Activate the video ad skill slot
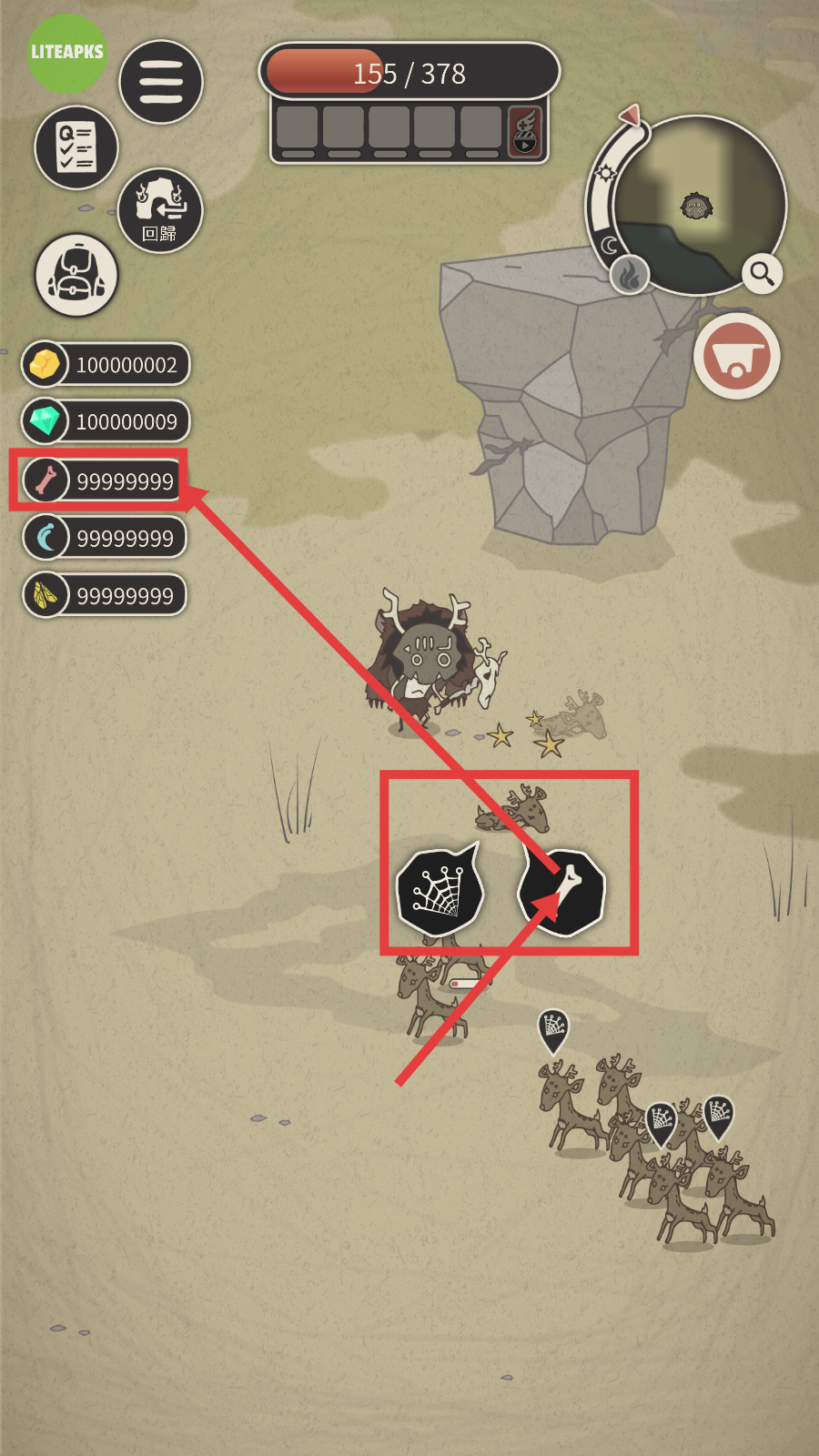Screen dimensions: 819x1456 525,131
